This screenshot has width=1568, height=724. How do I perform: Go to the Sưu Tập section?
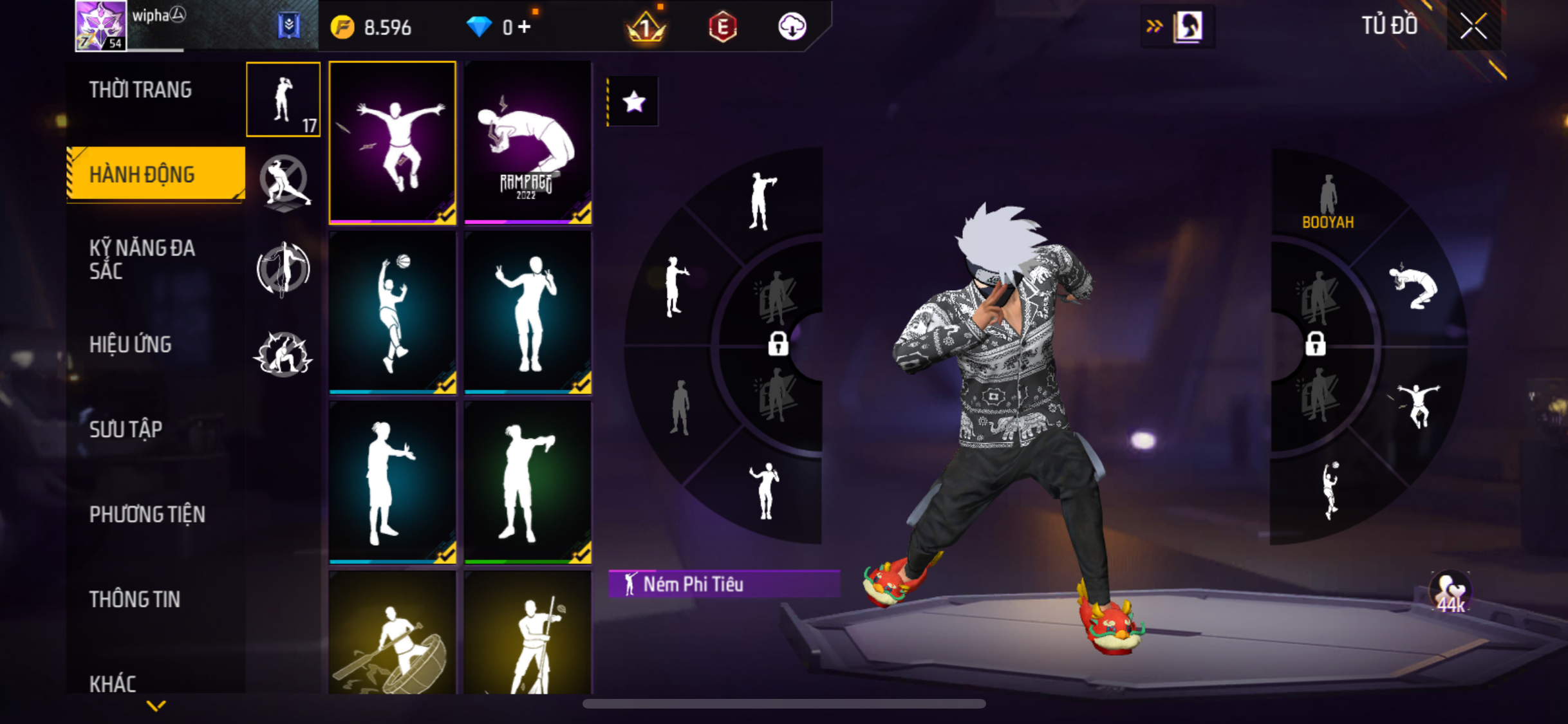[126, 429]
